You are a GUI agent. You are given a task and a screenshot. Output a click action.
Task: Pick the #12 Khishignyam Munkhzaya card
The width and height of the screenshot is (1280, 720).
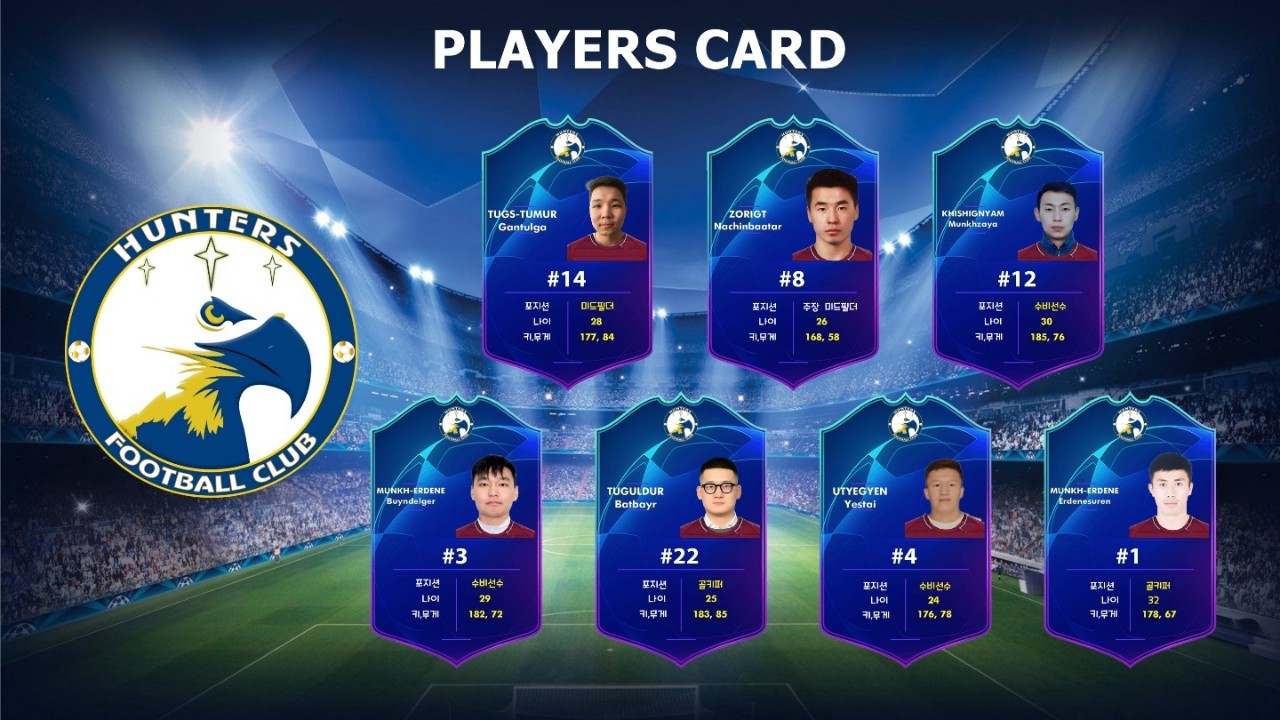[x=1017, y=255]
